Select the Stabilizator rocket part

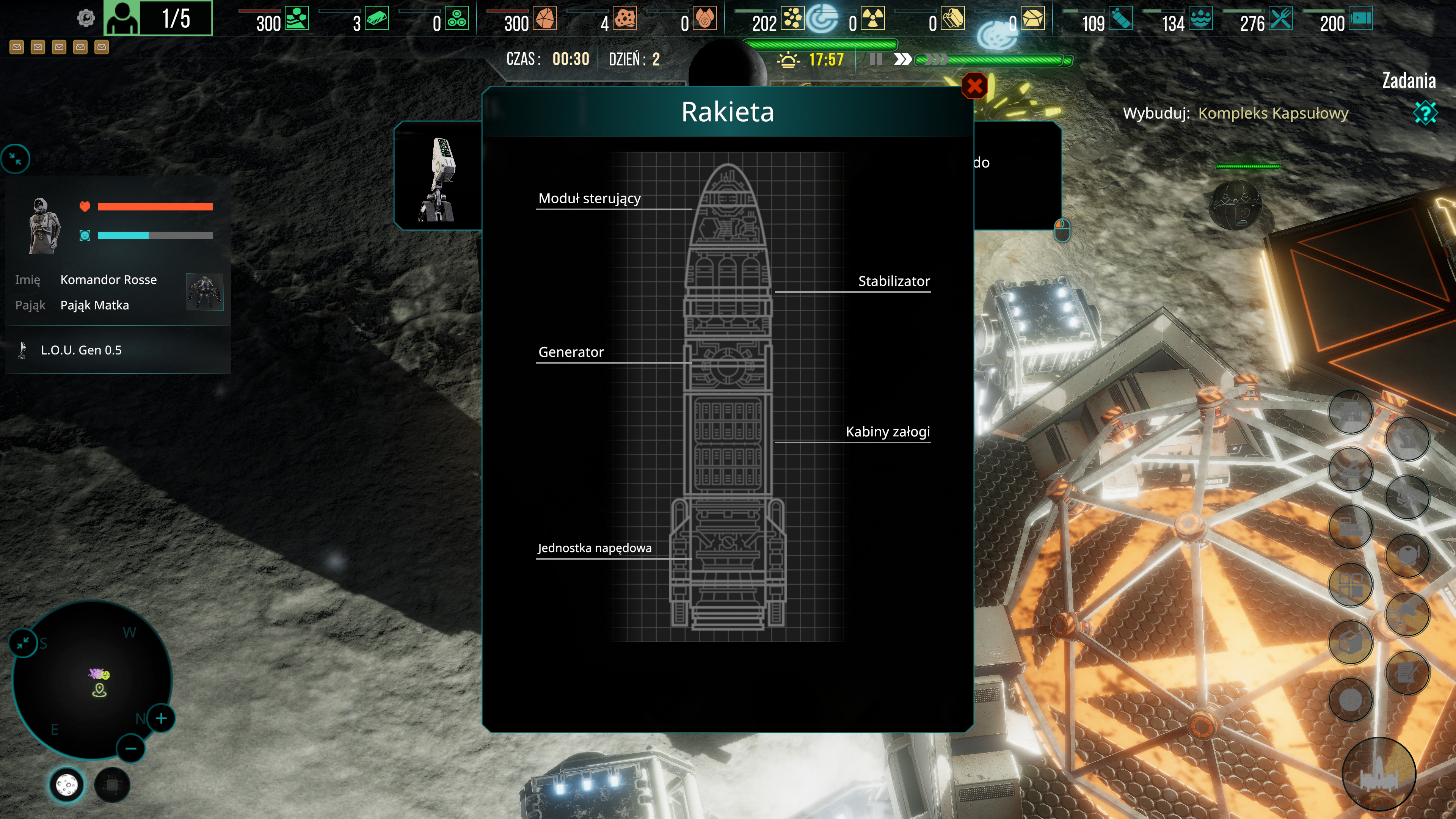tap(894, 281)
